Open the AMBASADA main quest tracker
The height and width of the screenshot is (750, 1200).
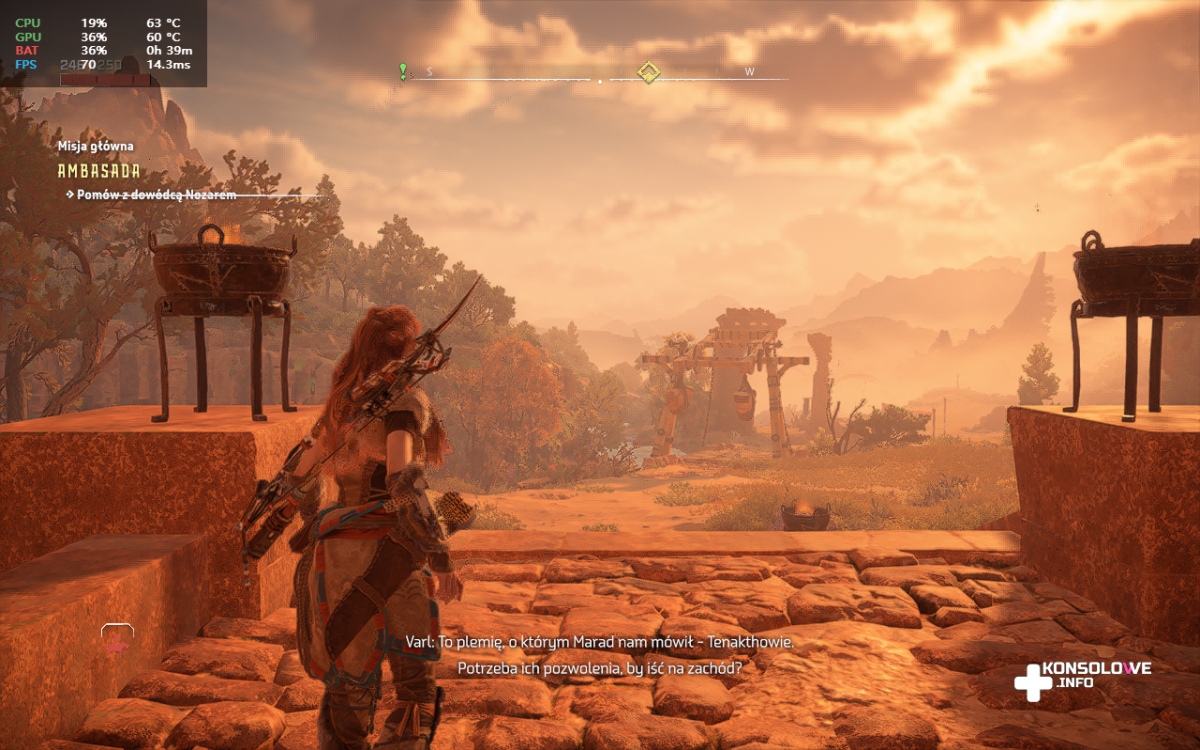coord(99,171)
